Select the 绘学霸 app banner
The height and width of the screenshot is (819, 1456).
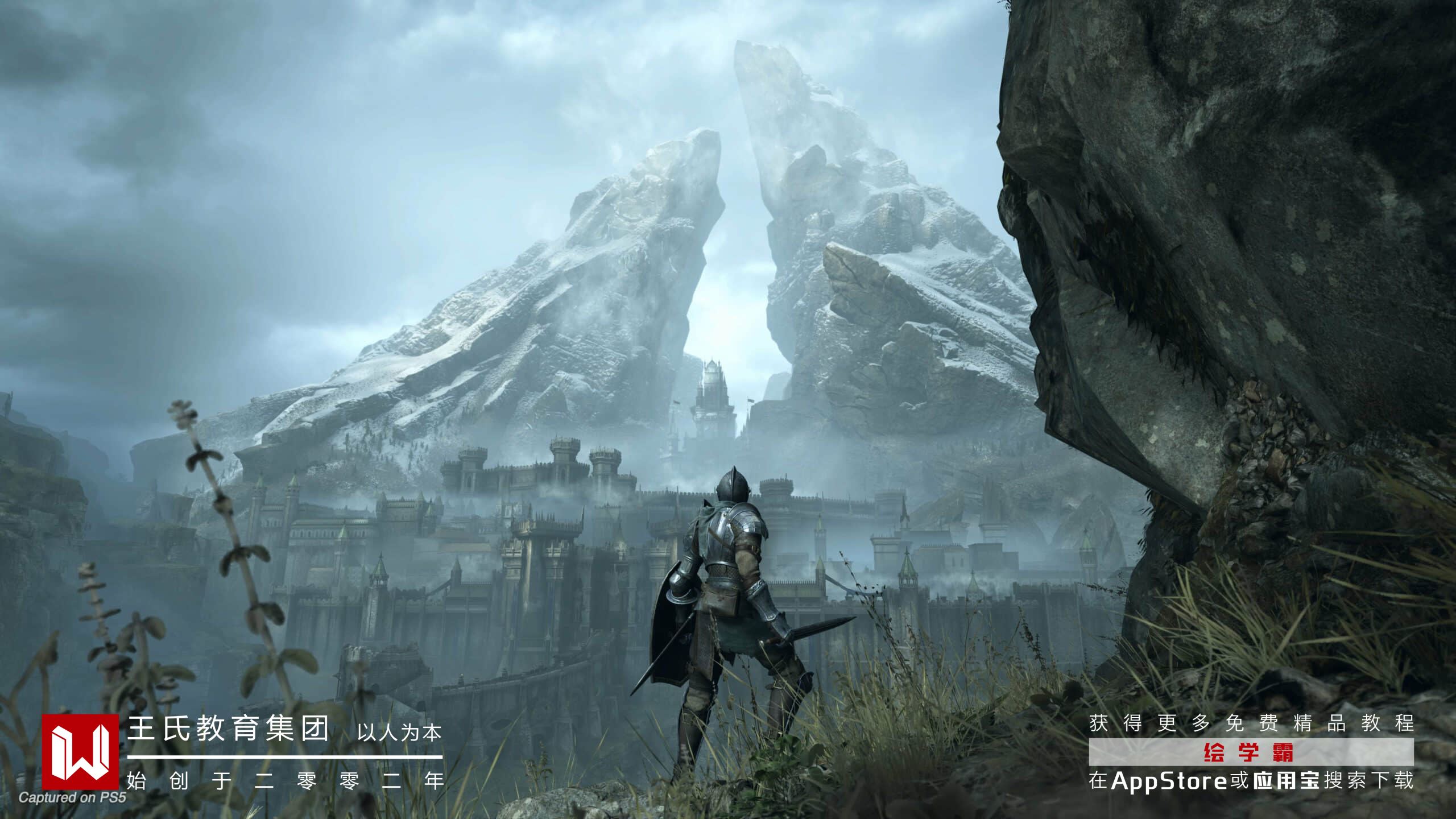(1251, 752)
